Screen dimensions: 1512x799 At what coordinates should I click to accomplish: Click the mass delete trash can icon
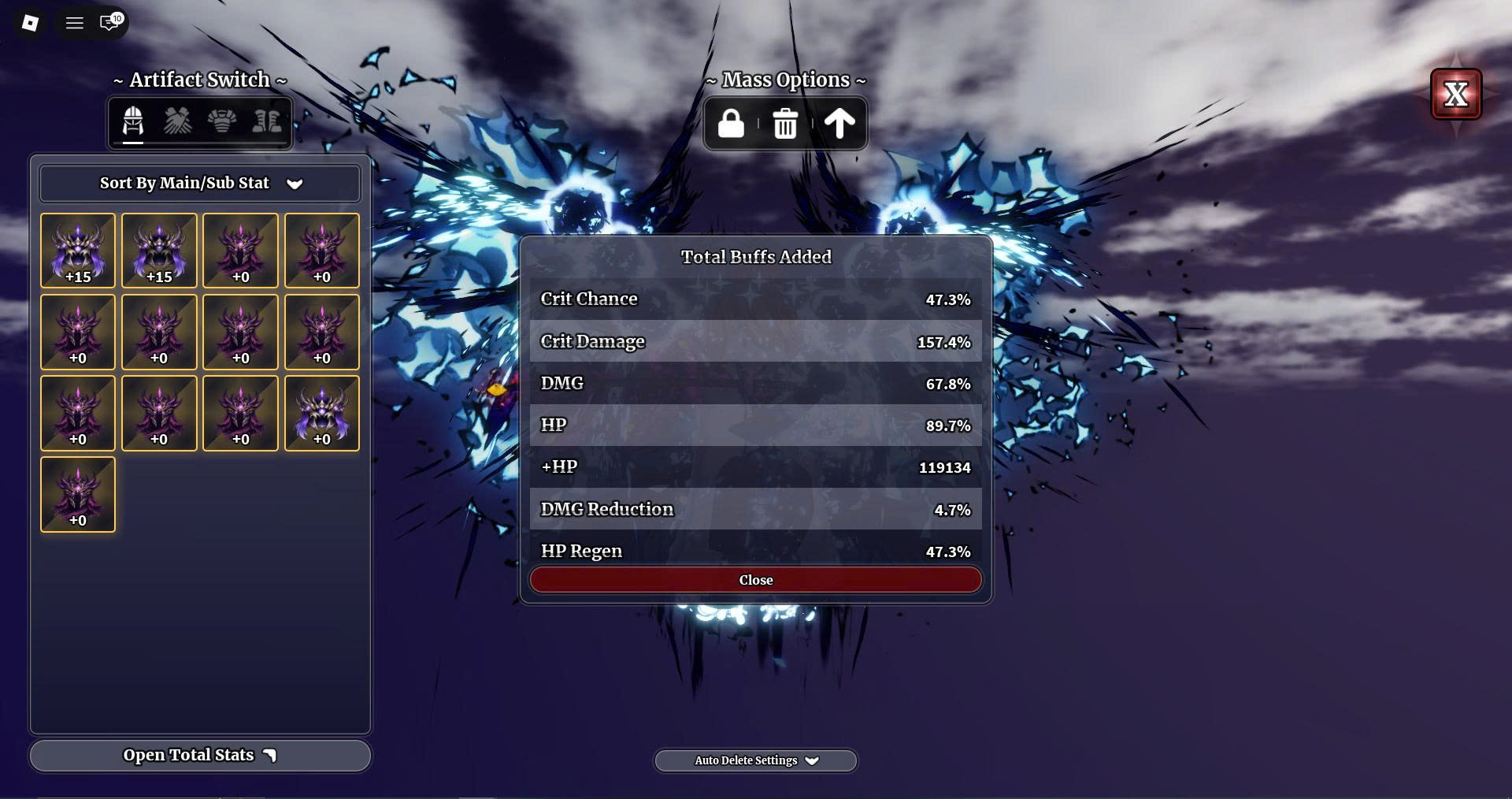point(785,124)
